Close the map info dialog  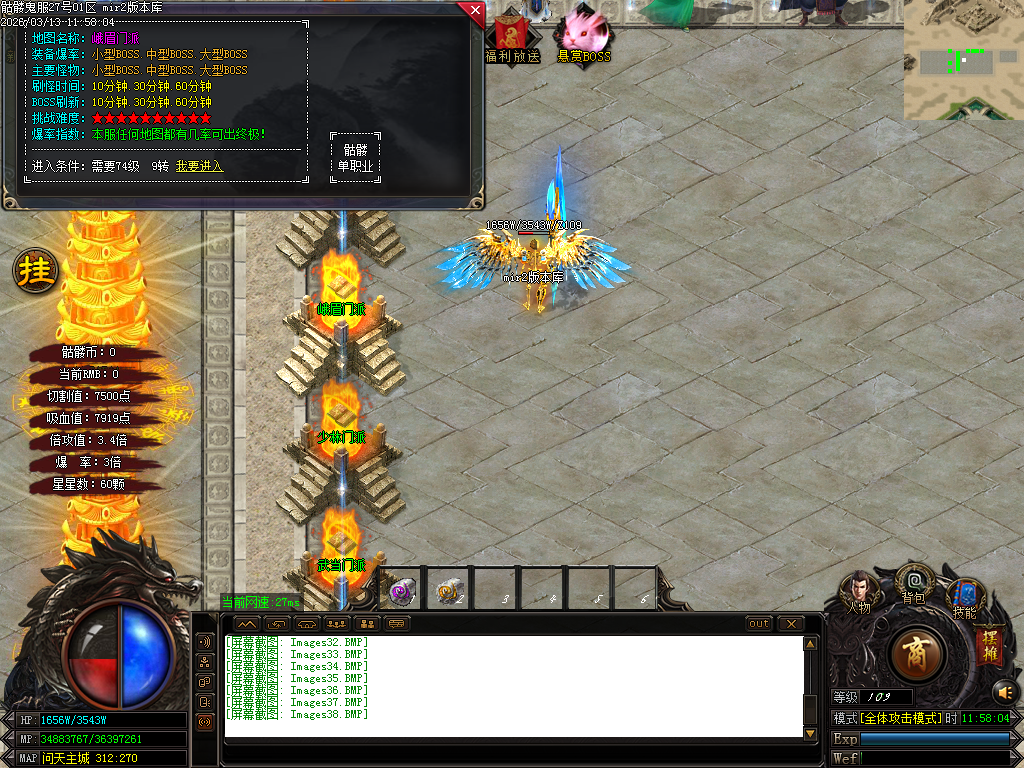coord(473,11)
